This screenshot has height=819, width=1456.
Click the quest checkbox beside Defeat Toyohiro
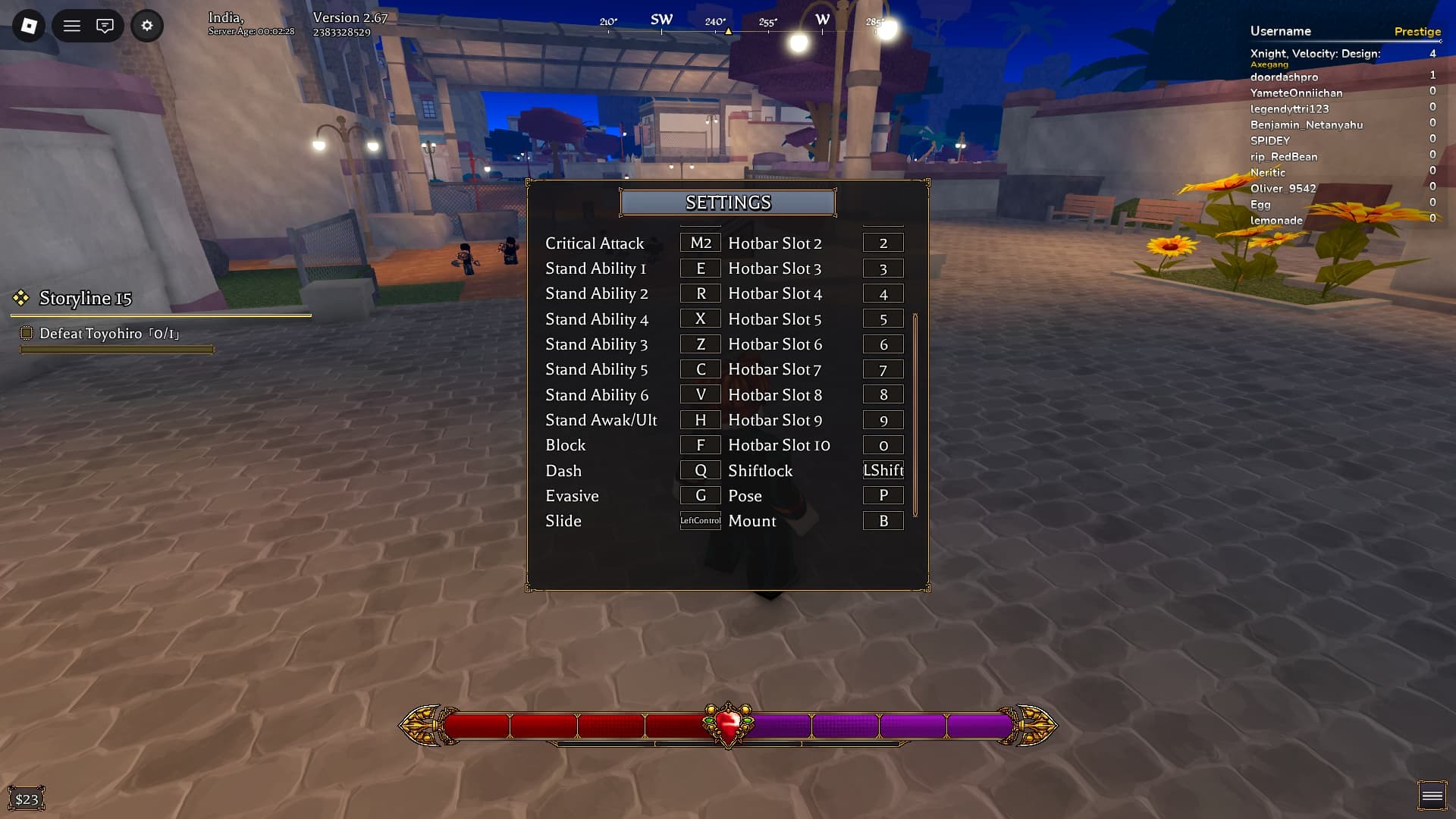coord(27,332)
